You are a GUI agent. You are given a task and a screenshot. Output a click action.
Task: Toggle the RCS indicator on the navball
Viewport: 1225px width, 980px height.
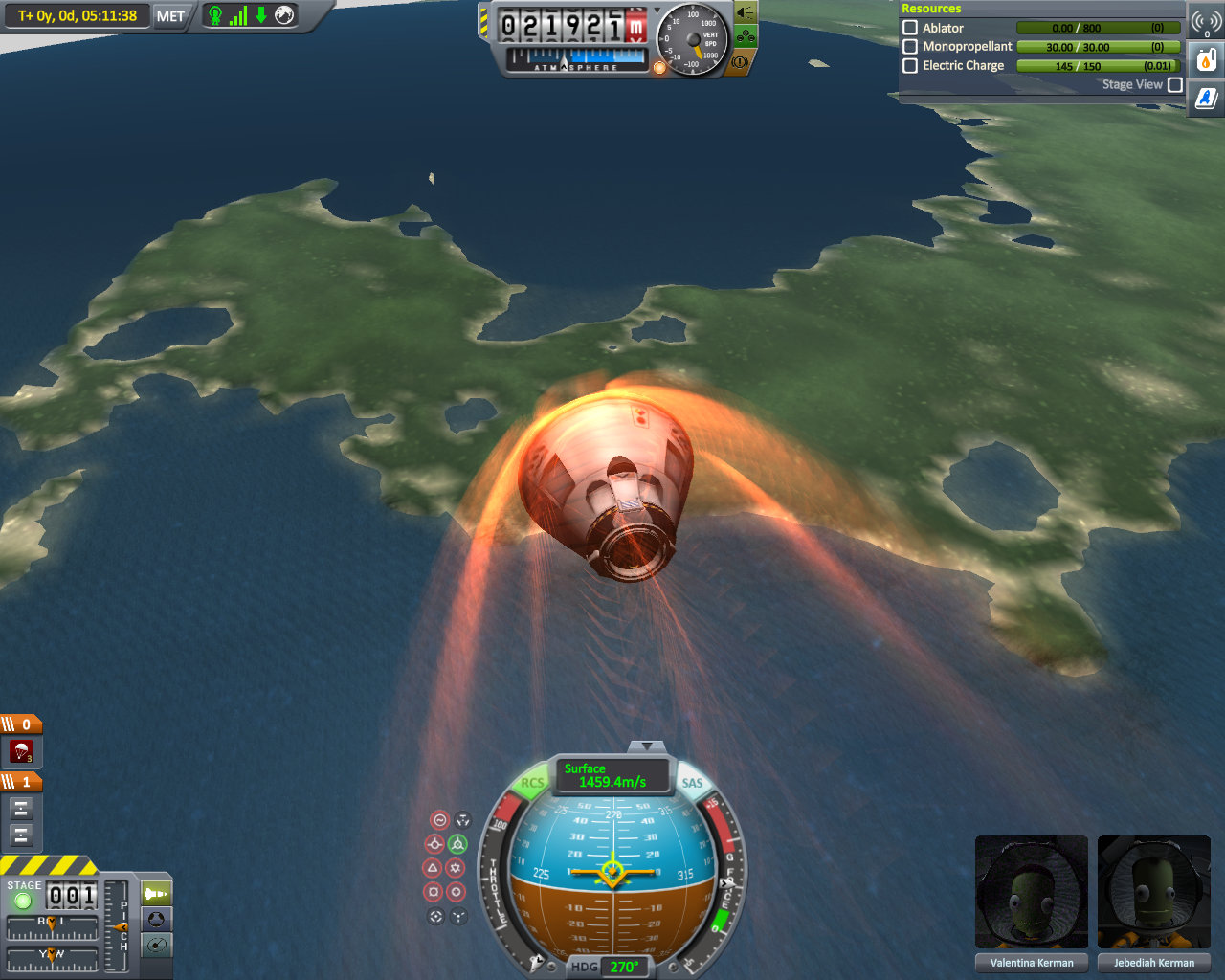pos(532,783)
